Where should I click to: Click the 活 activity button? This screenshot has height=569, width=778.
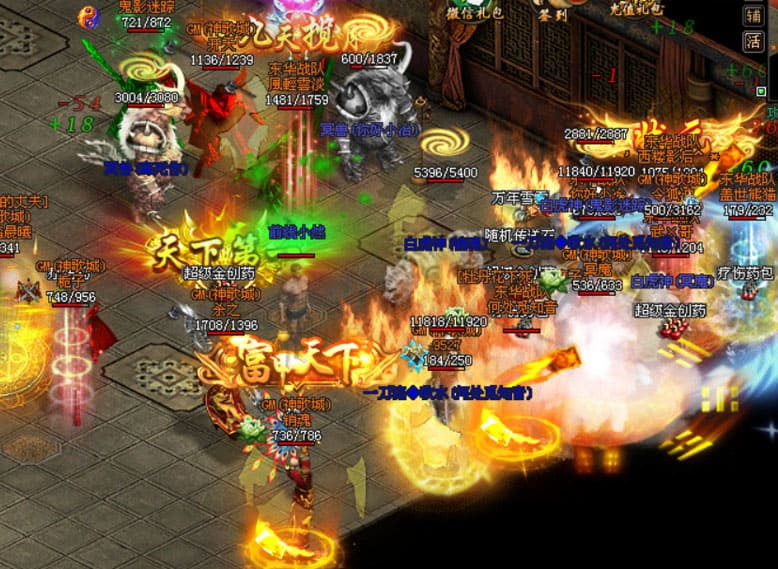(x=753, y=41)
